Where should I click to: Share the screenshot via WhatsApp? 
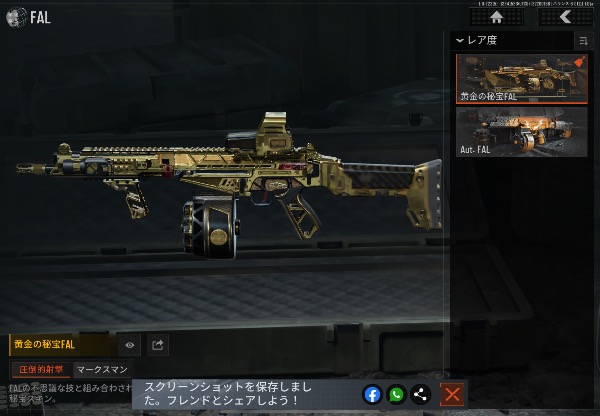[x=396, y=394]
